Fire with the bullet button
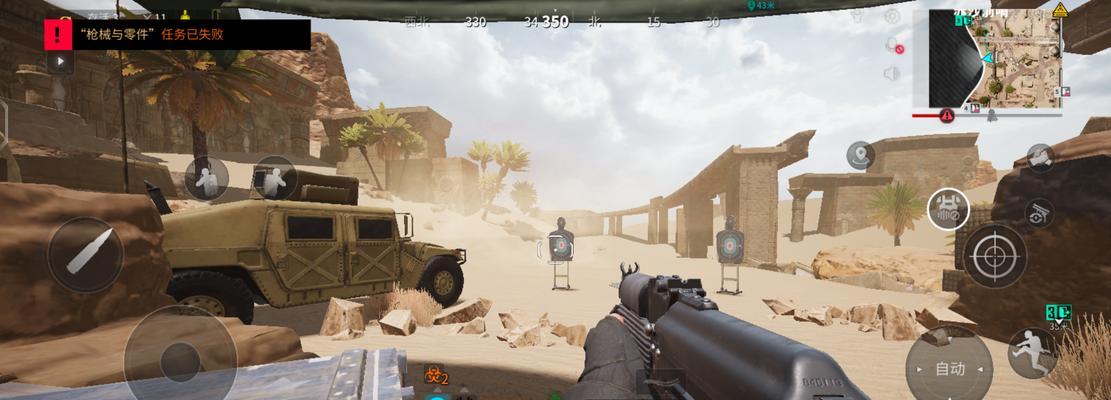The height and width of the screenshot is (400, 1111). coord(84,255)
